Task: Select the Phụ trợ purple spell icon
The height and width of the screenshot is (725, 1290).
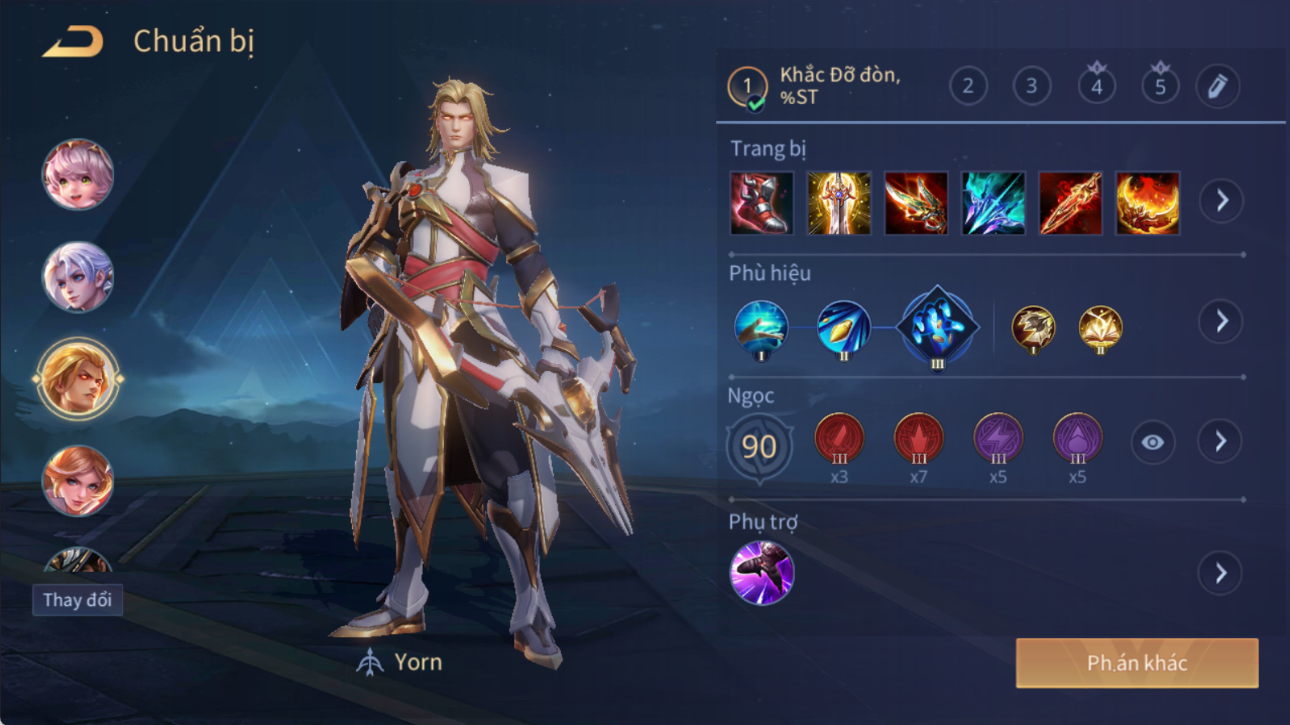Action: (x=762, y=573)
